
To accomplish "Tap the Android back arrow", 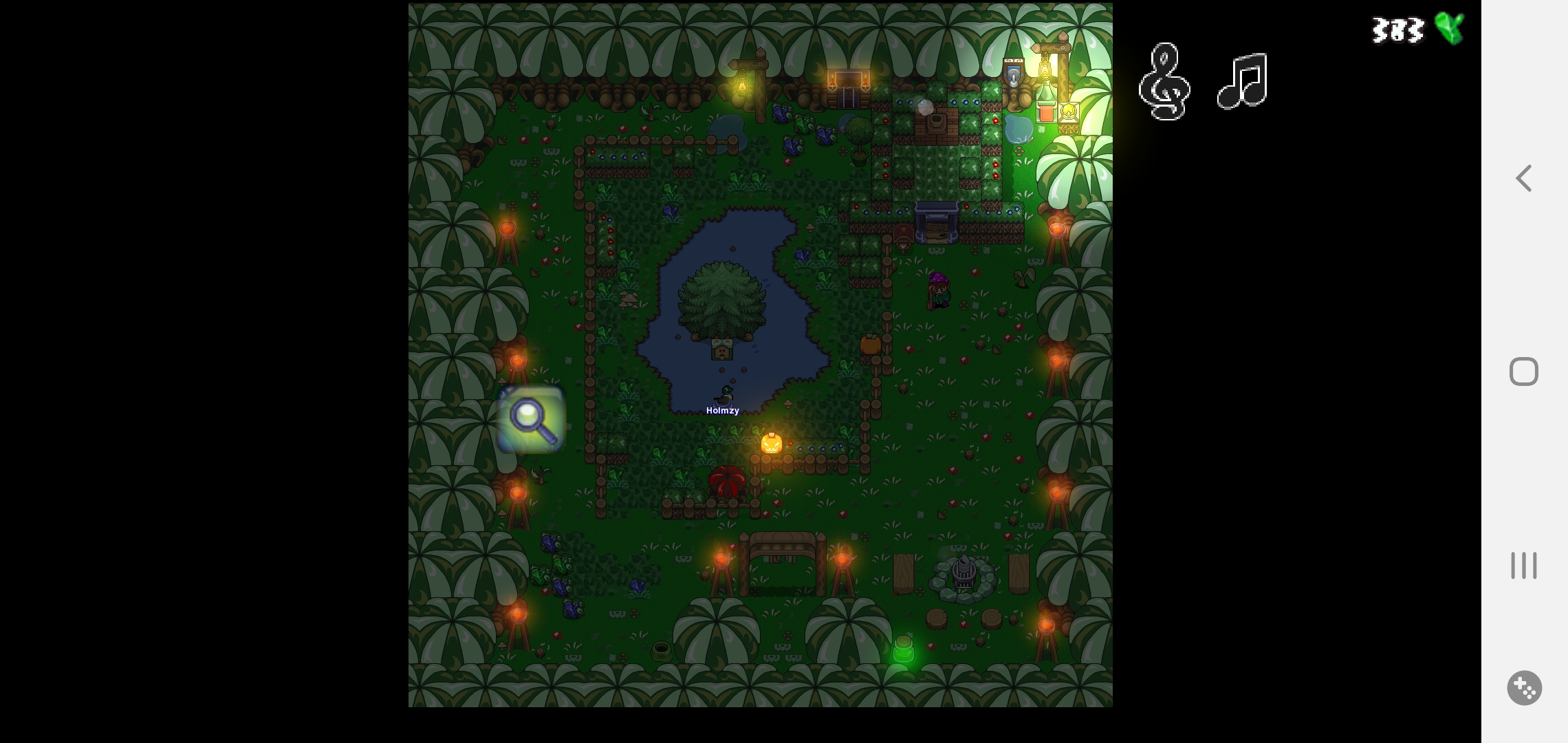I will (1524, 179).
